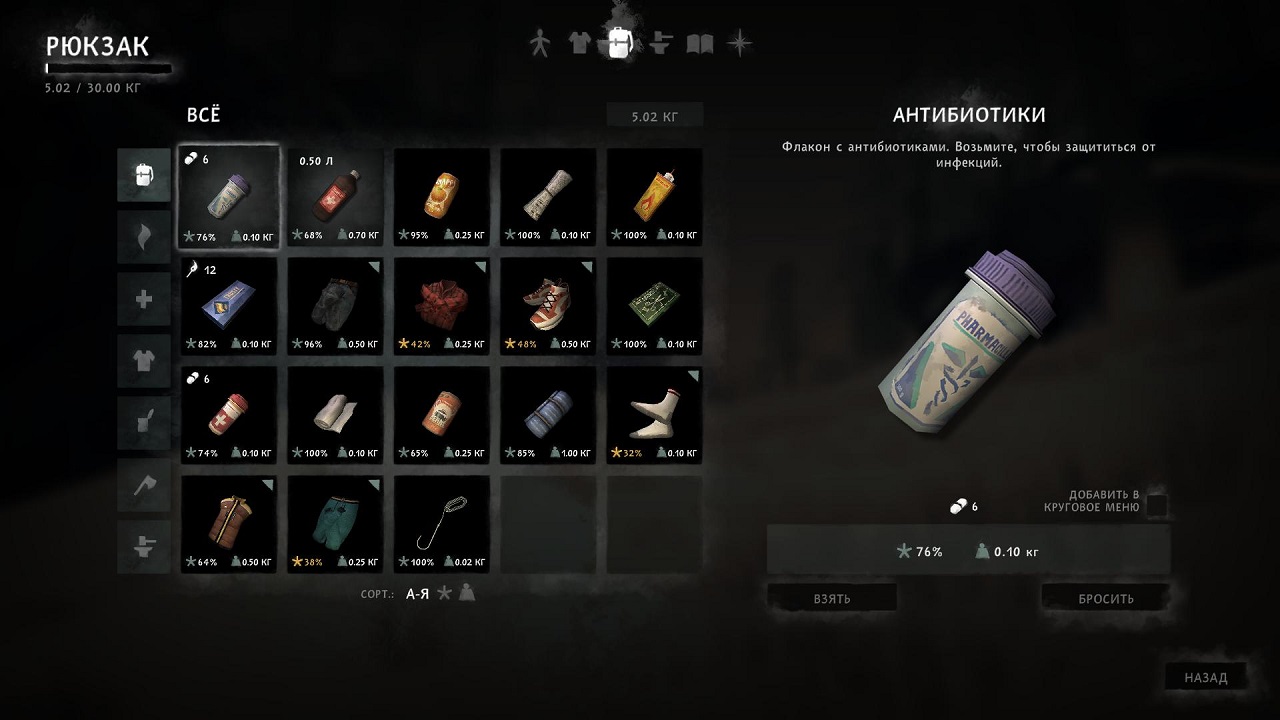Toggle the "Добавить в круговое меню" checkbox
The height and width of the screenshot is (720, 1280).
point(1156,503)
